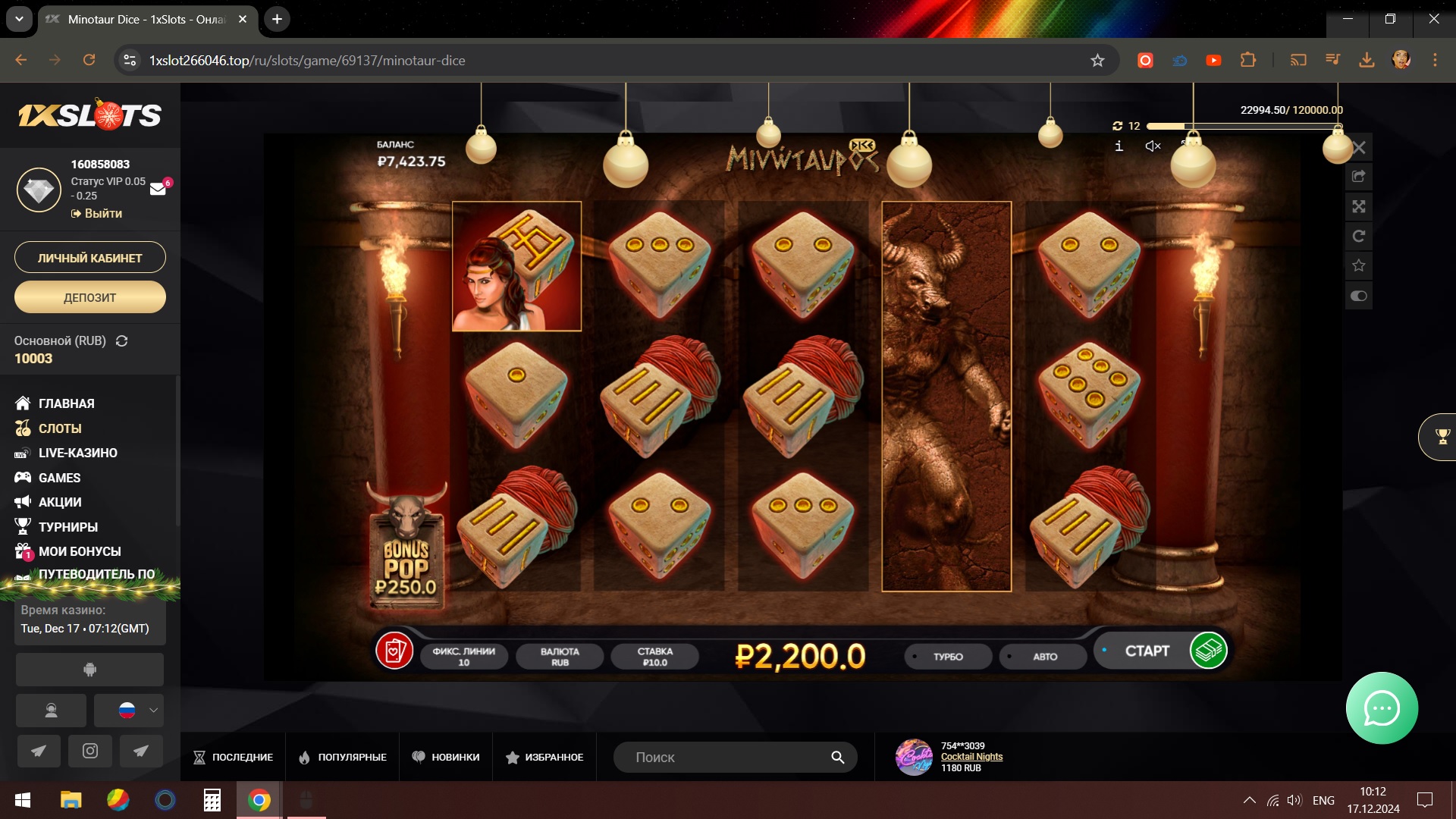Open the ФИКС. ЛИНИИ paylines panel
Viewport: 1456px width, 819px height.
463,657
